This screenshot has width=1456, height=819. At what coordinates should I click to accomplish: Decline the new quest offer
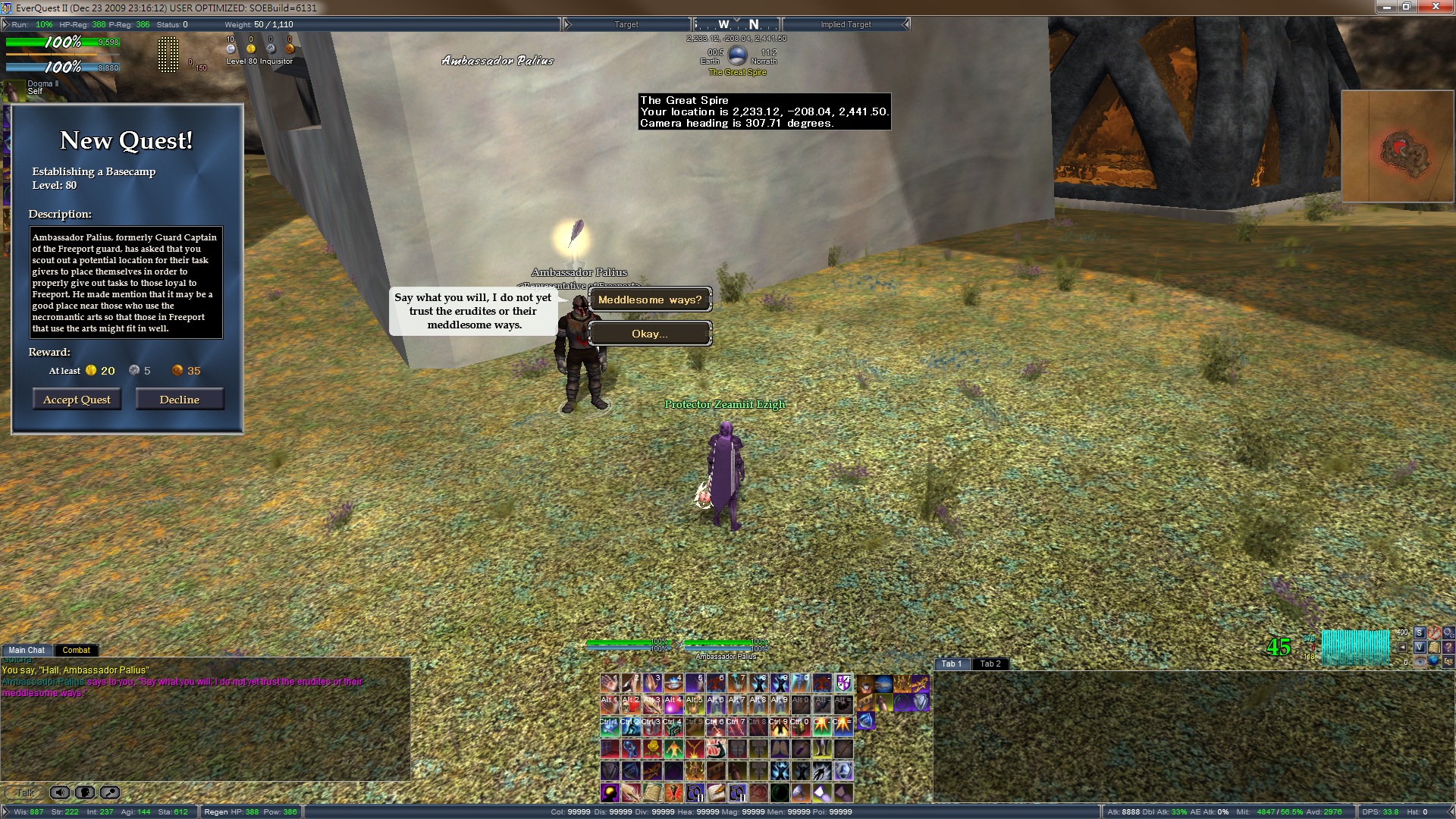(x=180, y=400)
